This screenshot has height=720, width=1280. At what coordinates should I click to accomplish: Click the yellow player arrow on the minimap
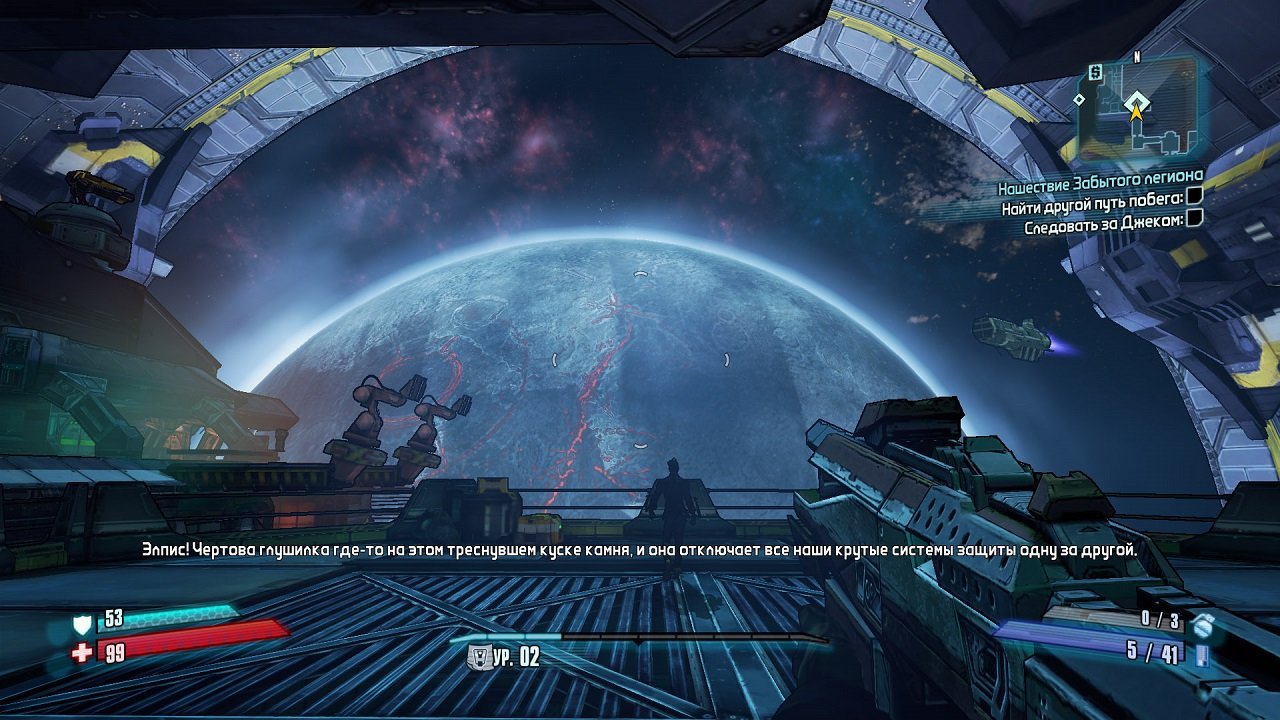click(x=1136, y=113)
